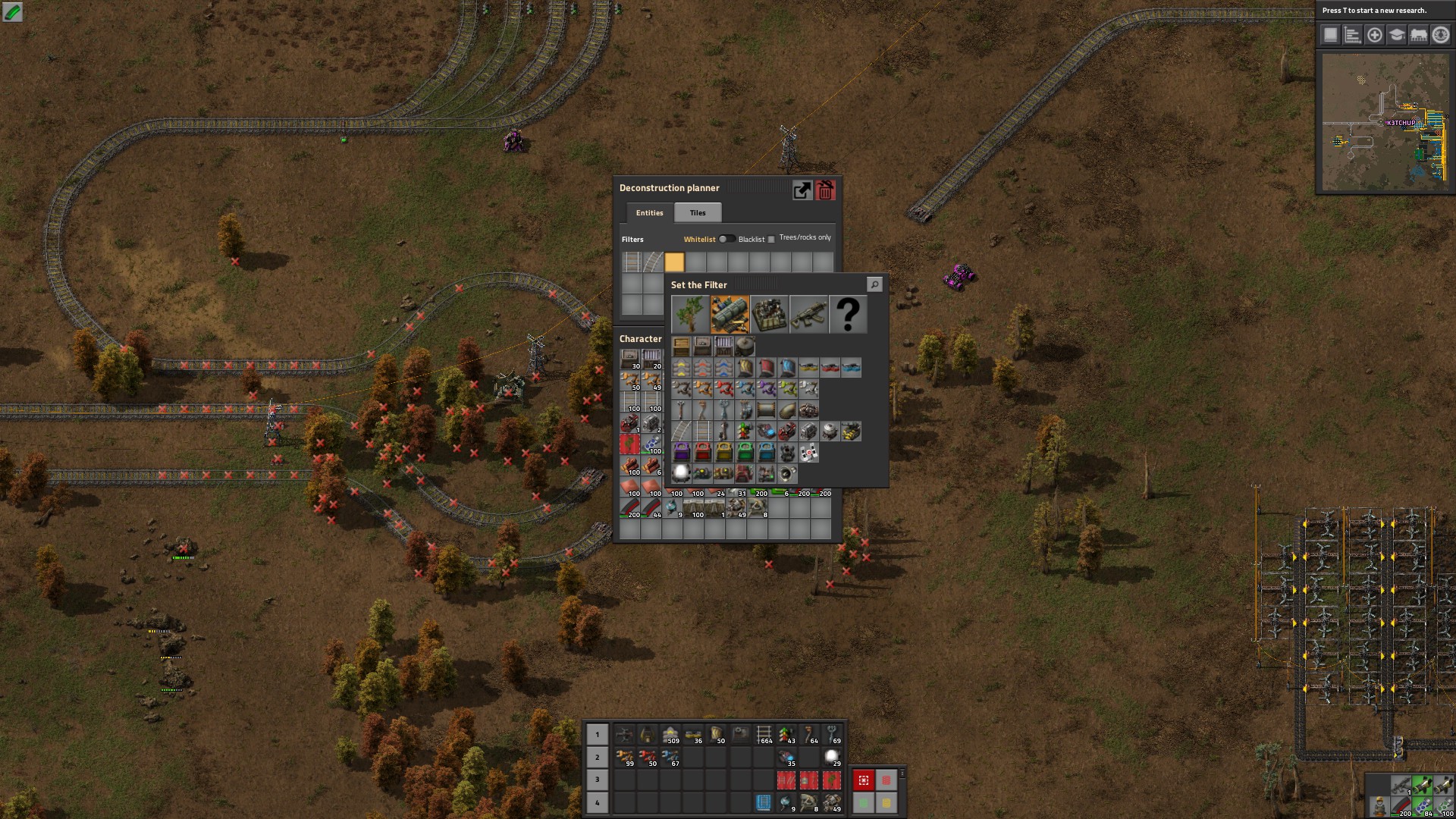Choose the production machines category tab
Viewport: 1456px width, 819px height.
coord(769,314)
